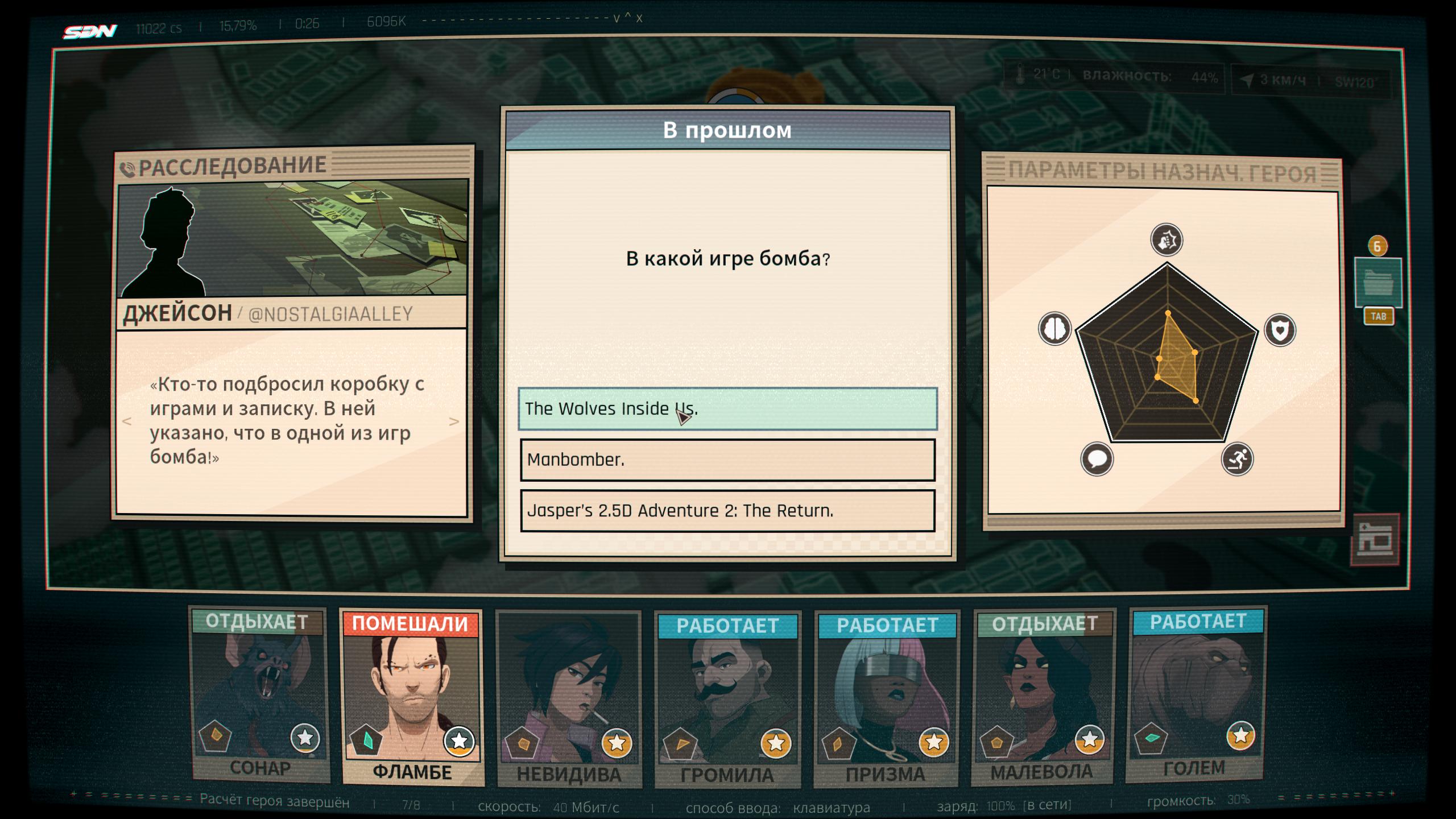1456x819 pixels.
Task: Pick Jasper's 2.5D Adventure 2: The Return
Action: 727,511
